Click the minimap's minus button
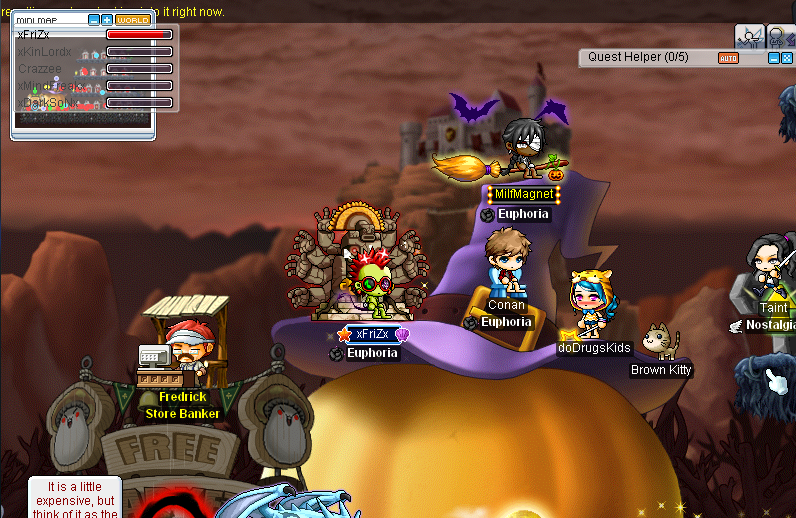Screen dimensions: 796x518 94,20
